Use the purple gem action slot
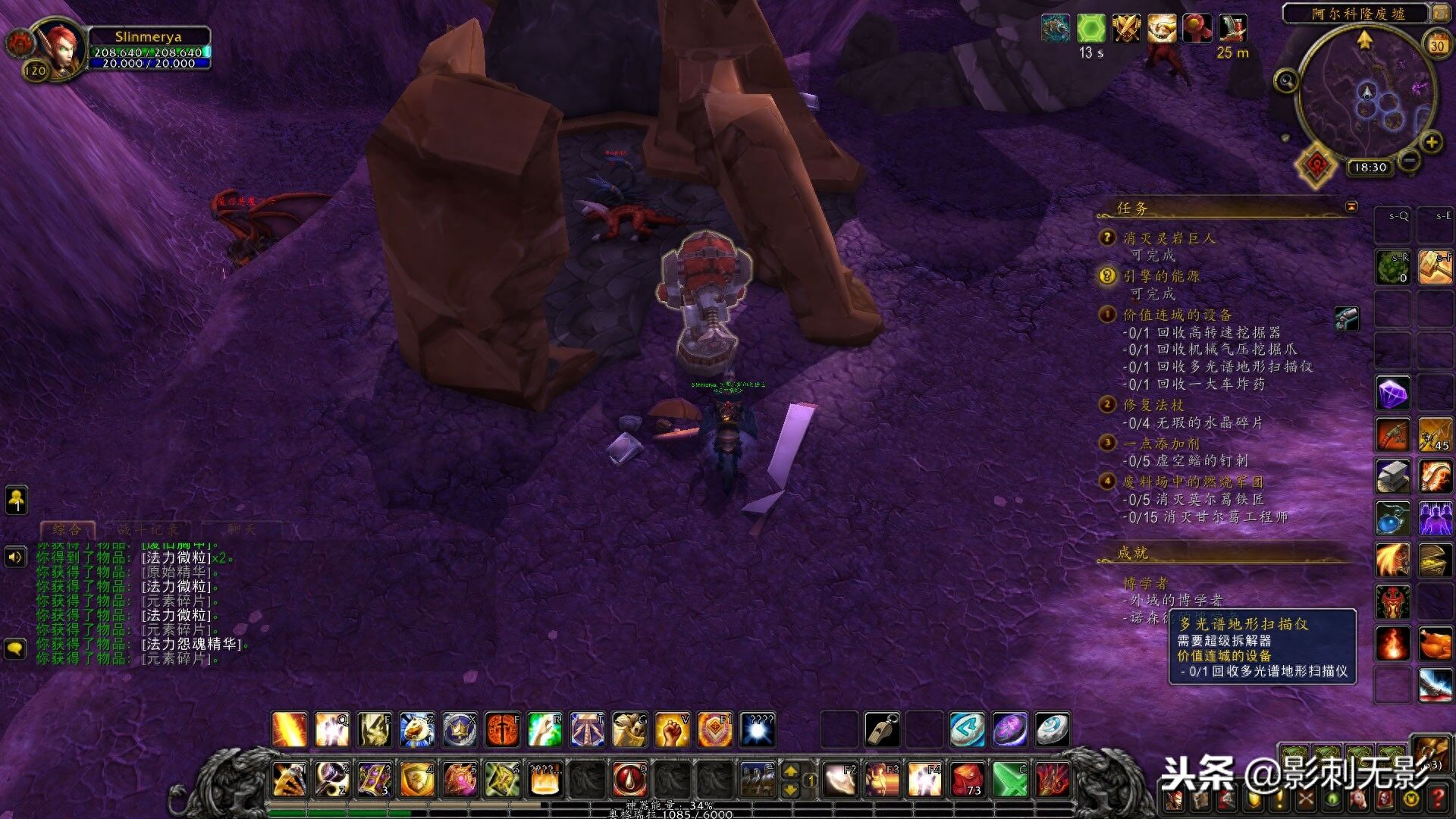Image resolution: width=1456 pixels, height=819 pixels. click(1393, 394)
